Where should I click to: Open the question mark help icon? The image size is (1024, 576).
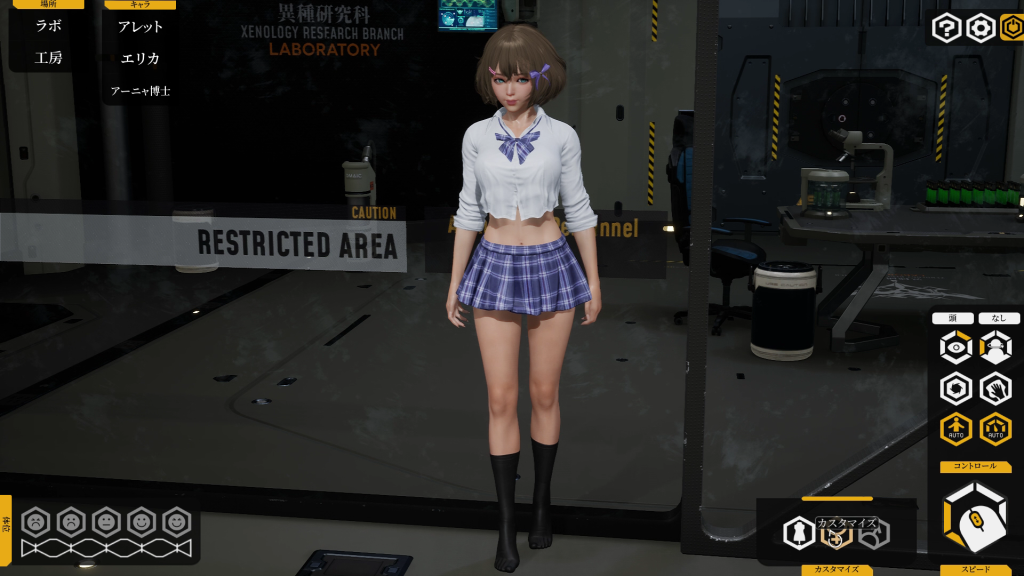(946, 28)
